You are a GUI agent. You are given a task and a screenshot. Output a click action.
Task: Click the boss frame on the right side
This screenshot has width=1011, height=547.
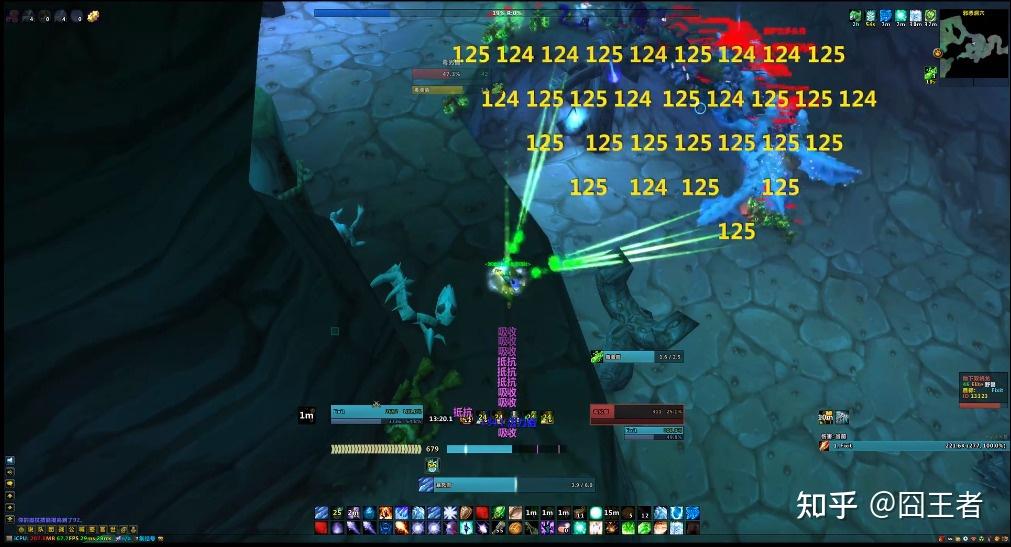point(979,390)
